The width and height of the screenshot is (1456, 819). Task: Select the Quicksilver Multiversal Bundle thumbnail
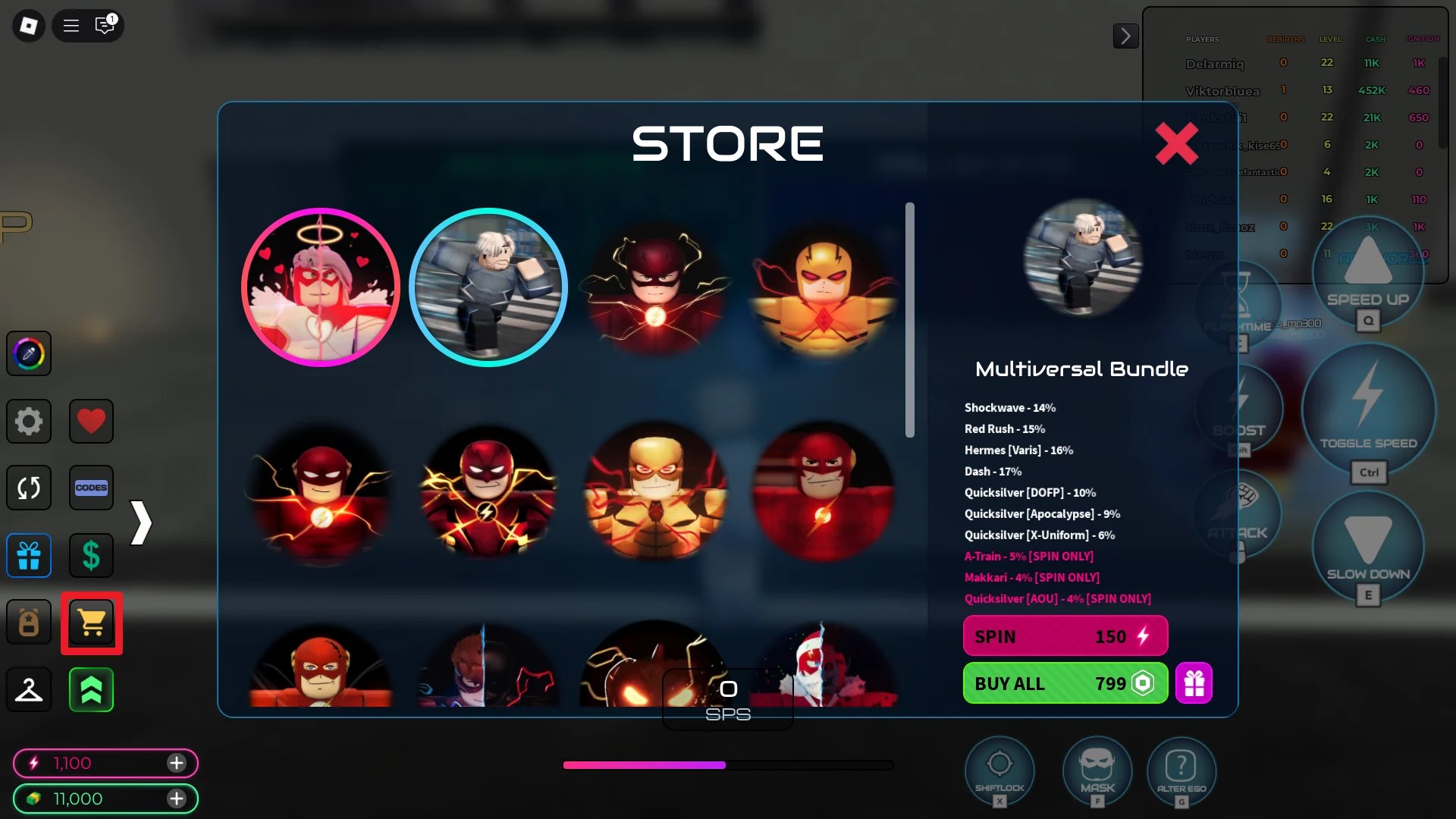pos(488,287)
